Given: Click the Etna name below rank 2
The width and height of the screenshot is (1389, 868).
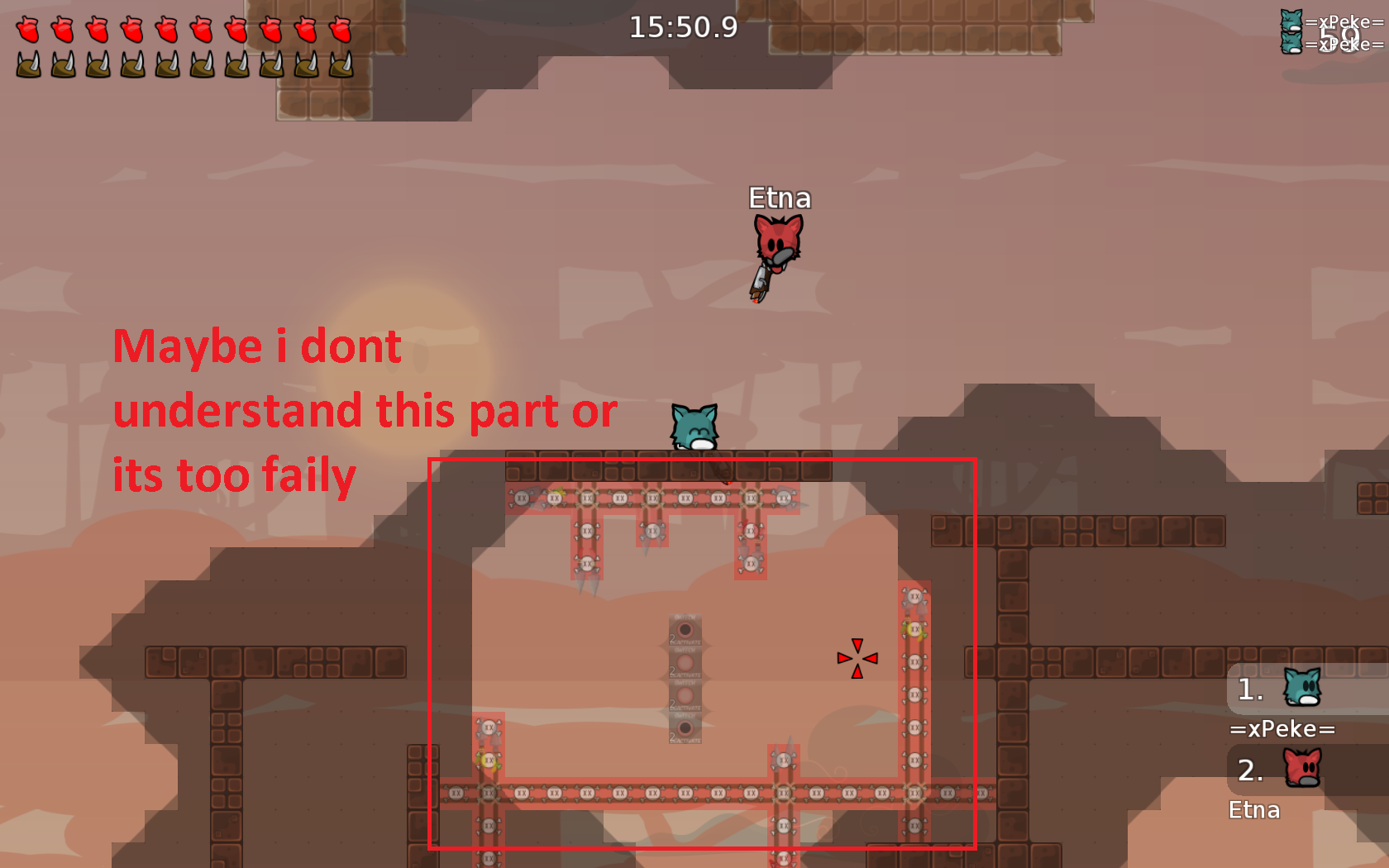Looking at the screenshot, I should (1255, 811).
